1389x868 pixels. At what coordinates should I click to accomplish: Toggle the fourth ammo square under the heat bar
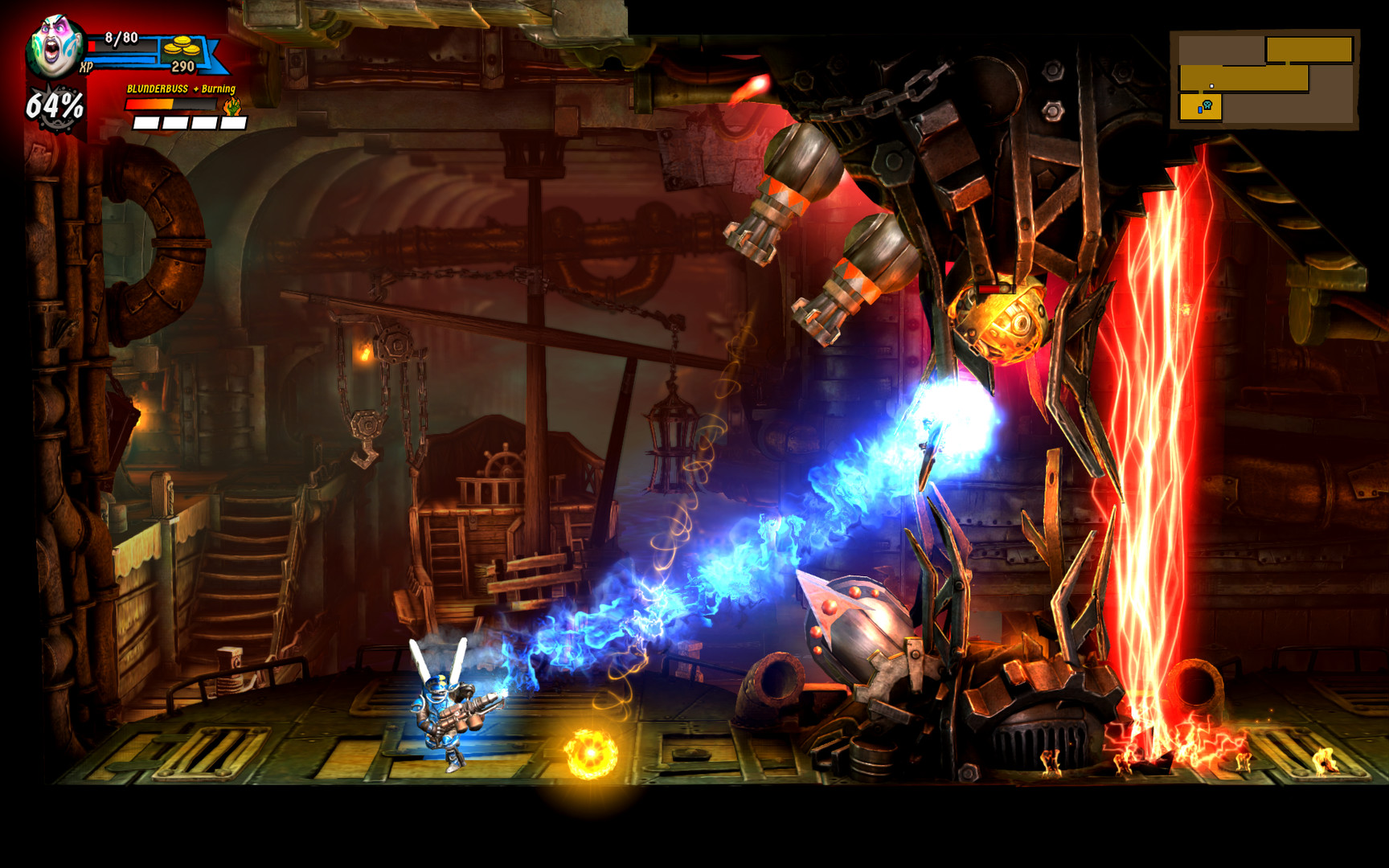coord(233,125)
